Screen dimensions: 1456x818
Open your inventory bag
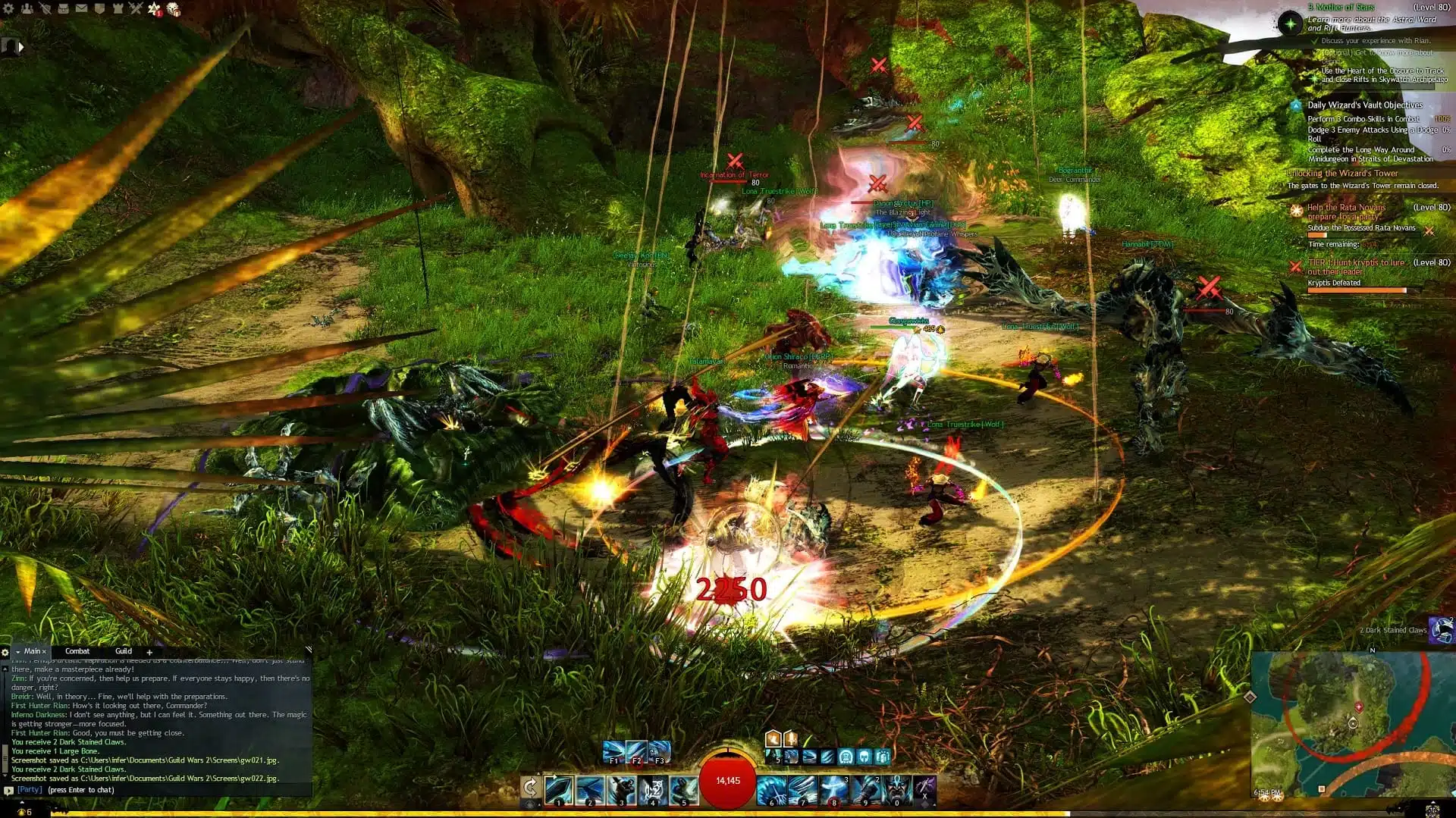tap(64, 8)
